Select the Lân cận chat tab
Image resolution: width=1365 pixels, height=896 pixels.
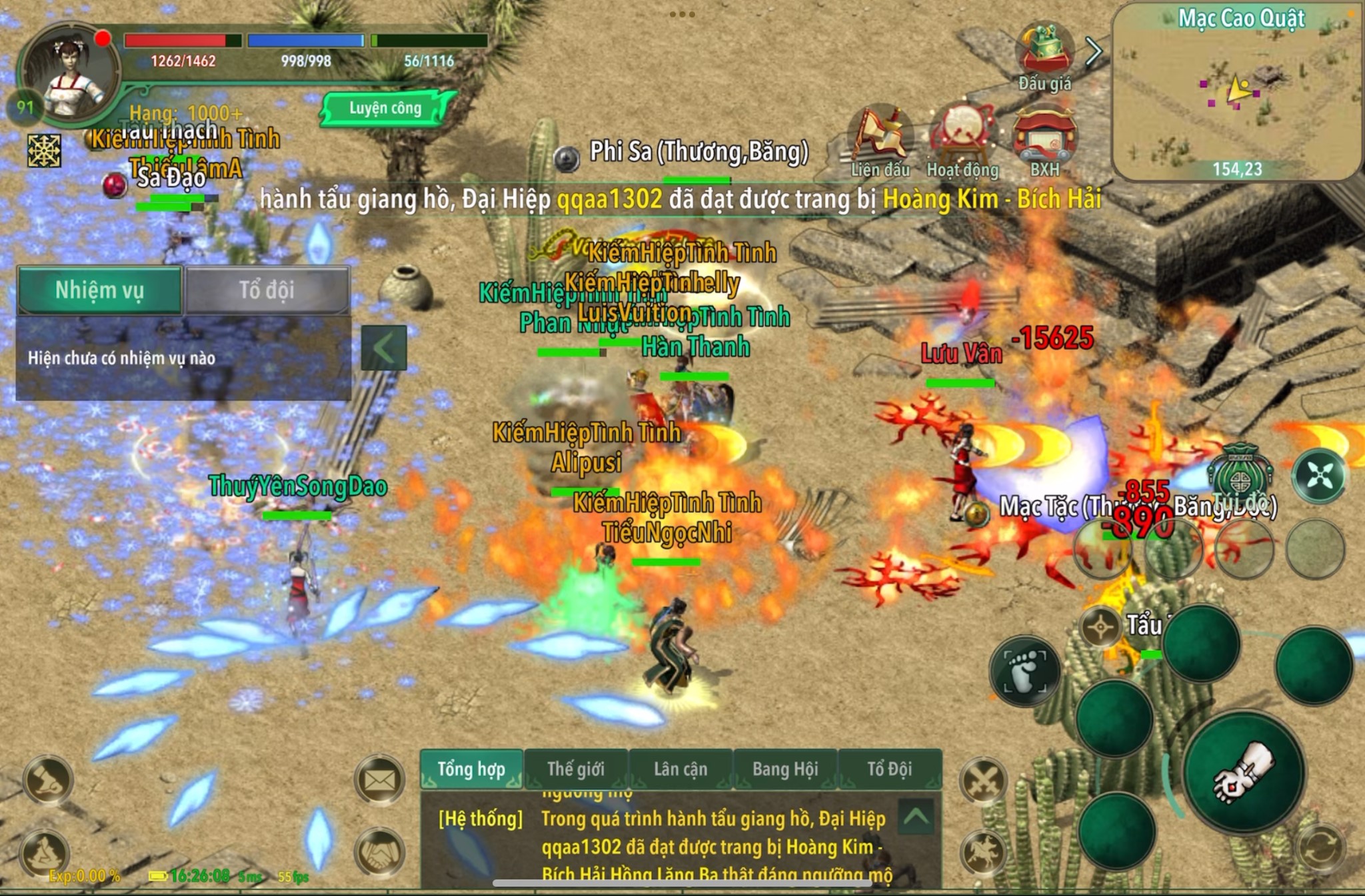(681, 769)
